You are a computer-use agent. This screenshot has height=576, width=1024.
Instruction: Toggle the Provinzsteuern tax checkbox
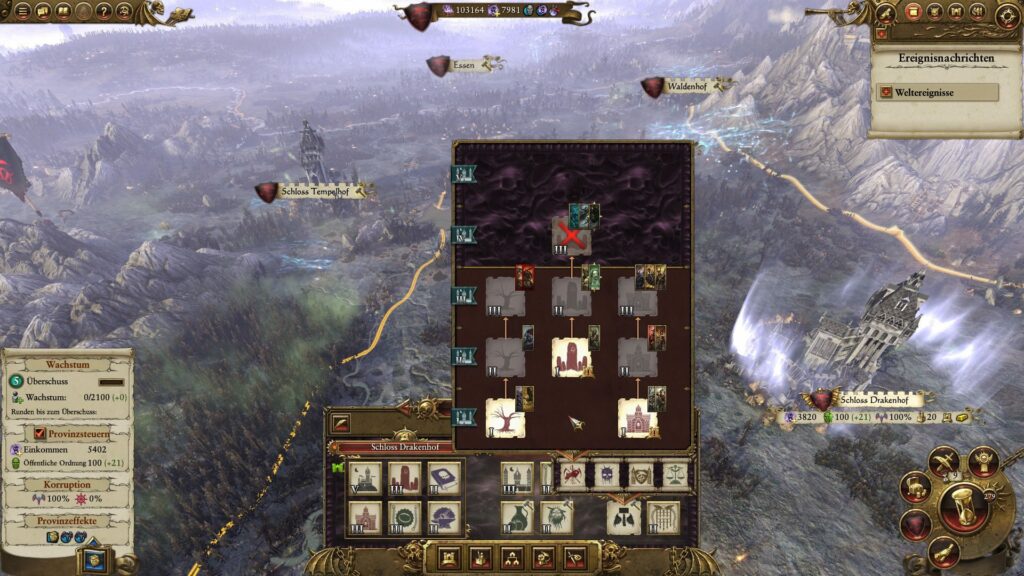tap(40, 433)
